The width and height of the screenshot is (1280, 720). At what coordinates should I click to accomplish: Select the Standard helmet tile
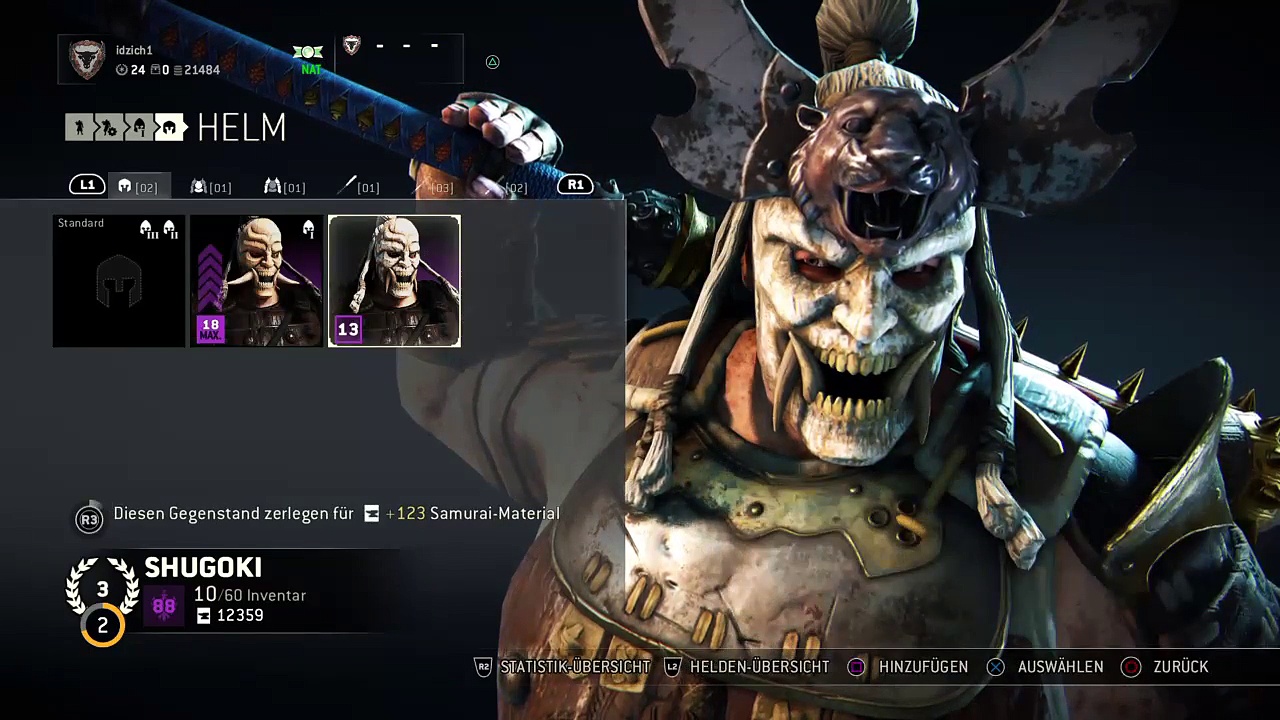[119, 281]
